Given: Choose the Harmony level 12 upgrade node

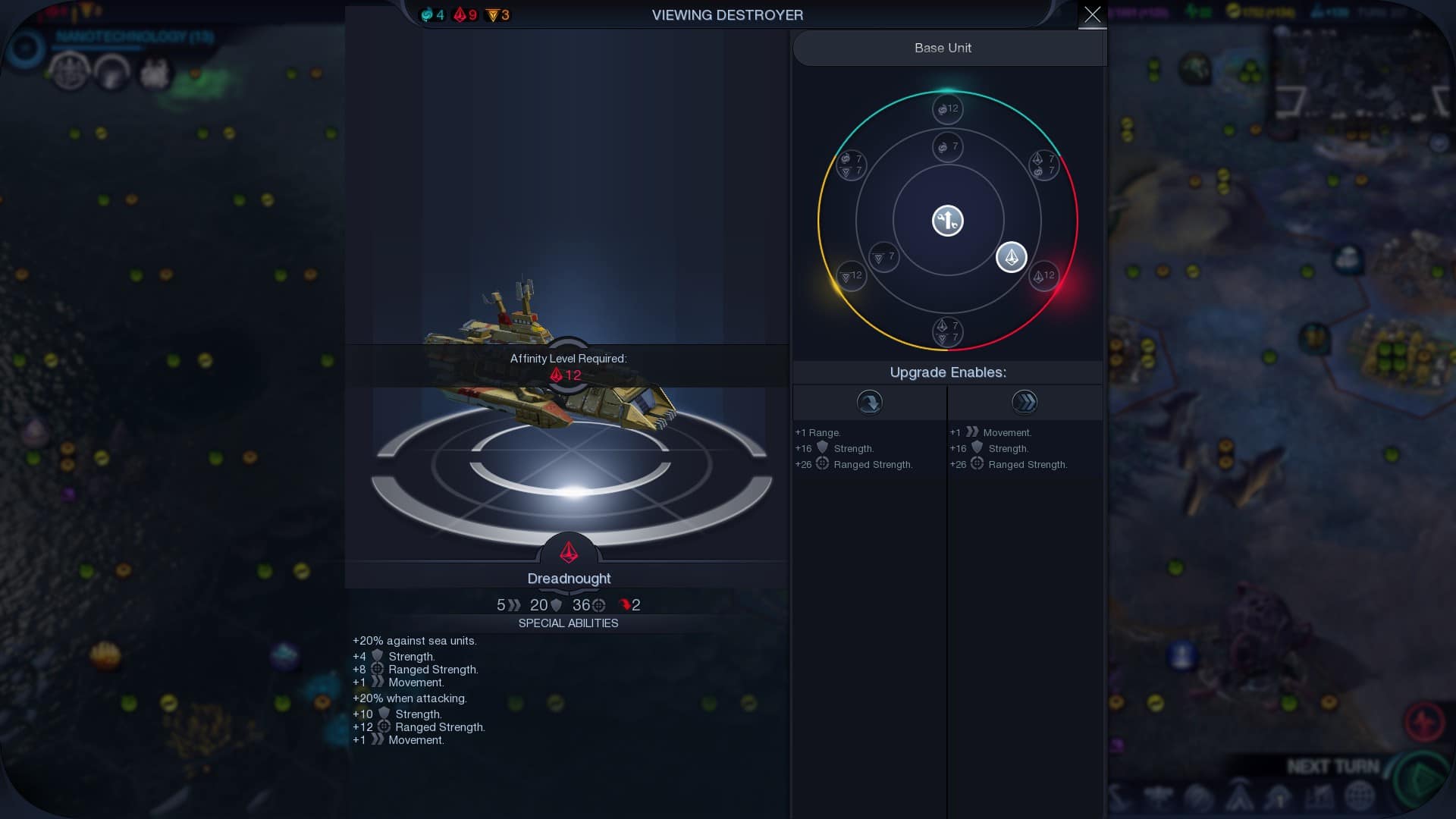Looking at the screenshot, I should (x=946, y=108).
